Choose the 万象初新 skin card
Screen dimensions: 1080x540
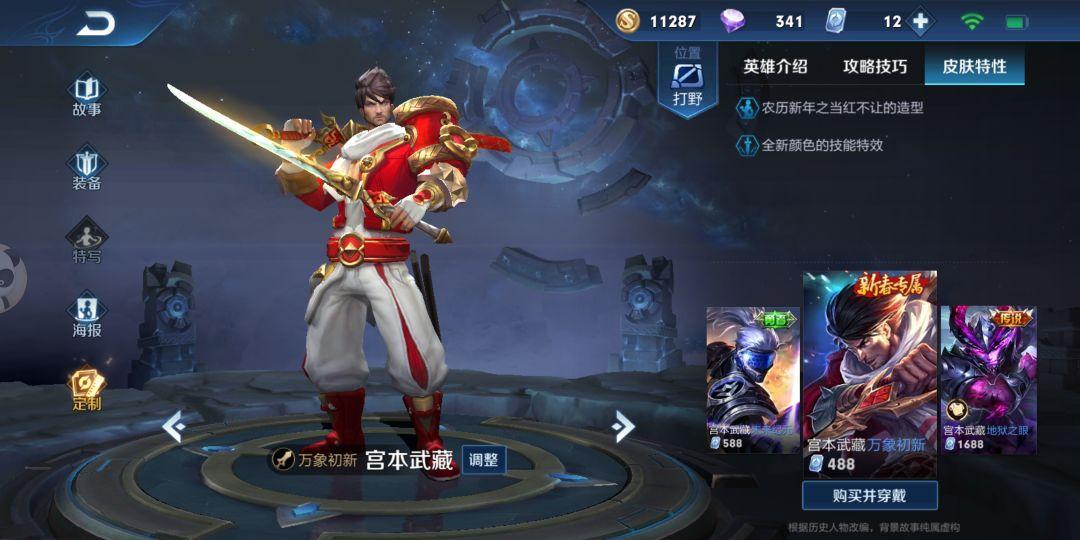point(869,370)
